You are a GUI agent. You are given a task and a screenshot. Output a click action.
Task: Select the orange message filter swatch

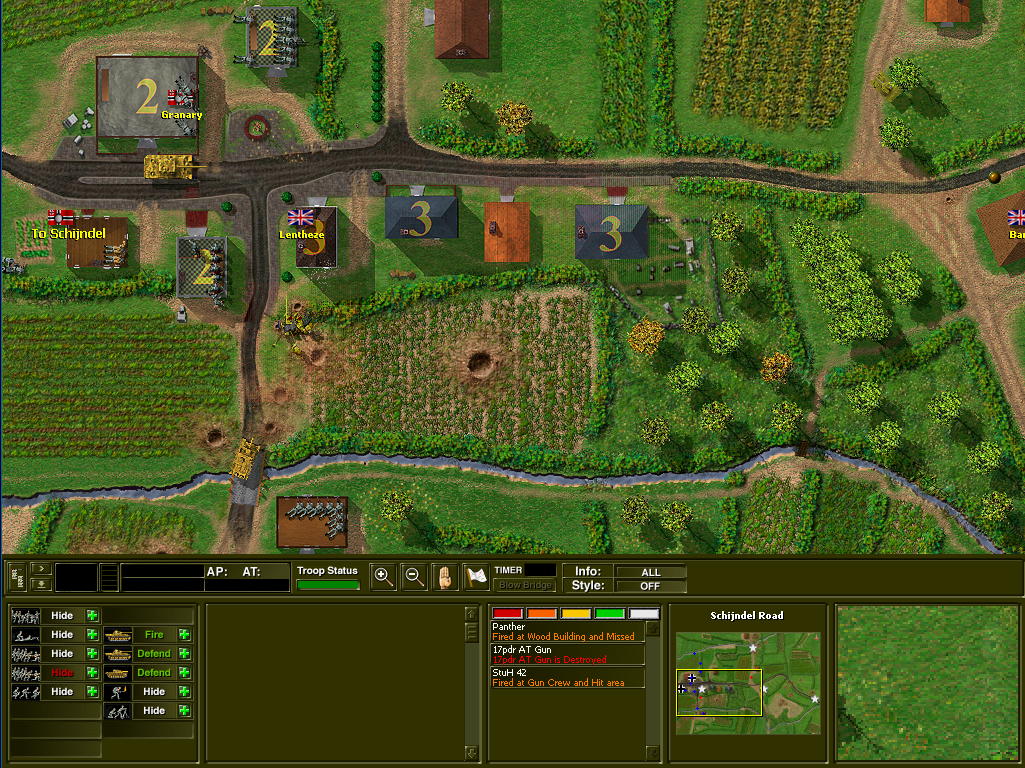coord(542,613)
